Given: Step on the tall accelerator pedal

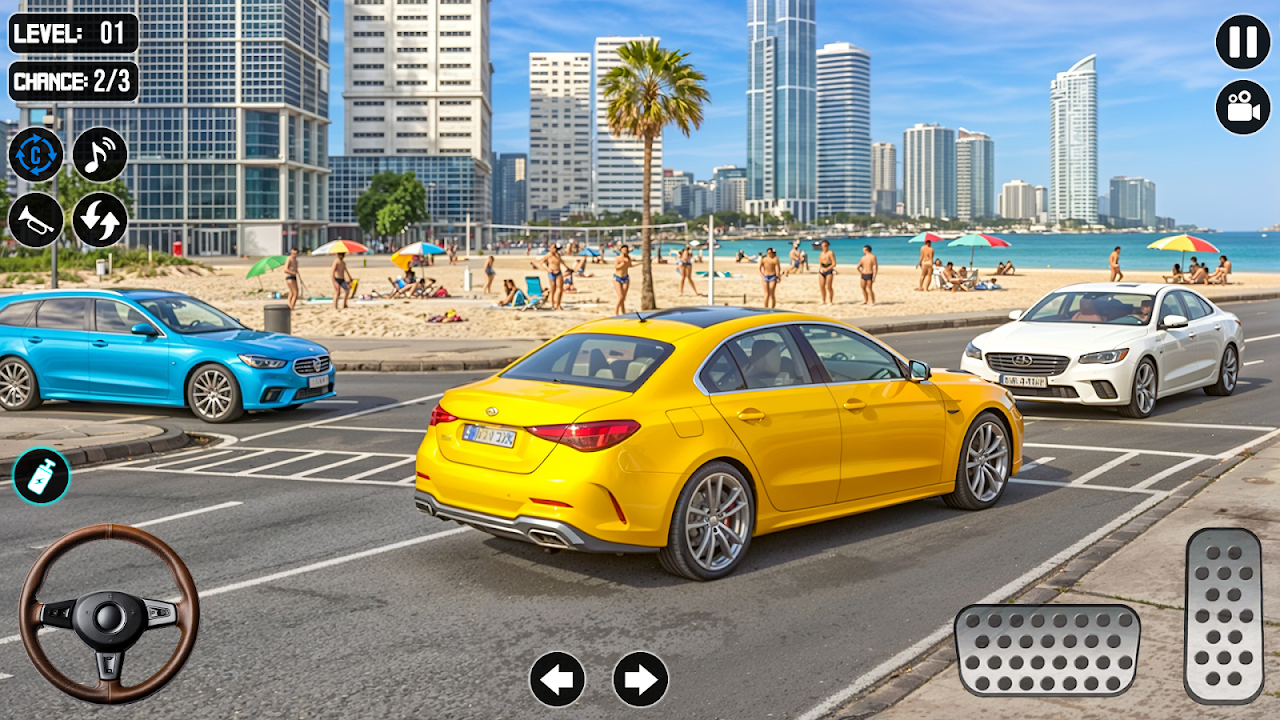Looking at the screenshot, I should click(1223, 615).
